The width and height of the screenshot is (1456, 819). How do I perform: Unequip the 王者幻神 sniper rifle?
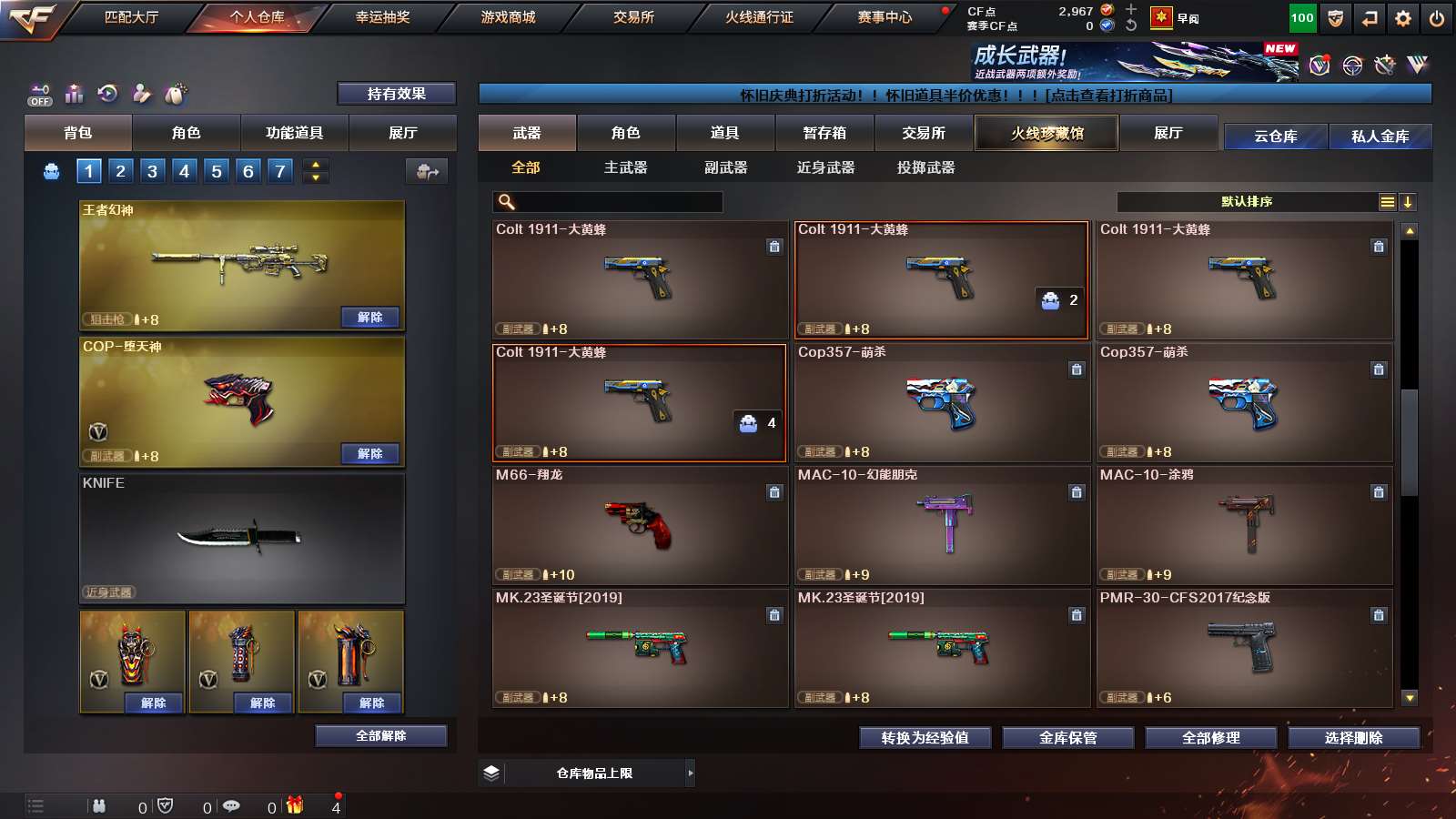tap(369, 318)
